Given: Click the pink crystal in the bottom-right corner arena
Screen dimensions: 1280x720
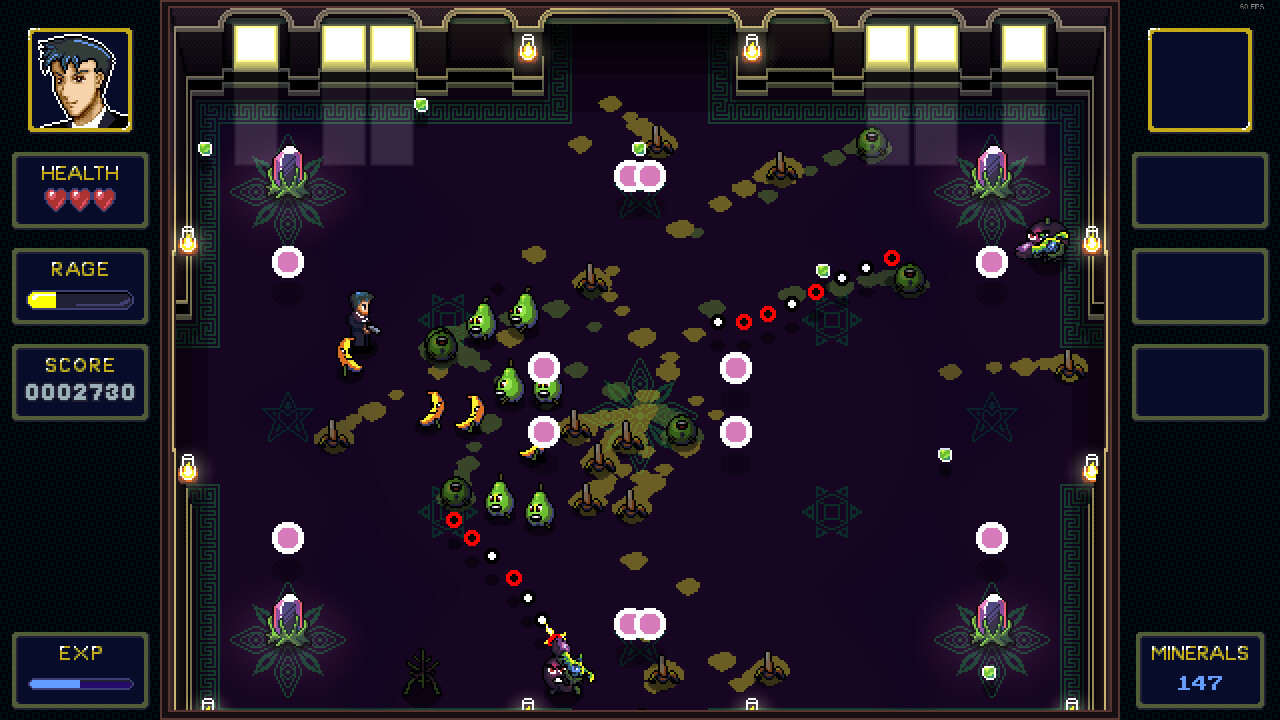Looking at the screenshot, I should (992, 610).
